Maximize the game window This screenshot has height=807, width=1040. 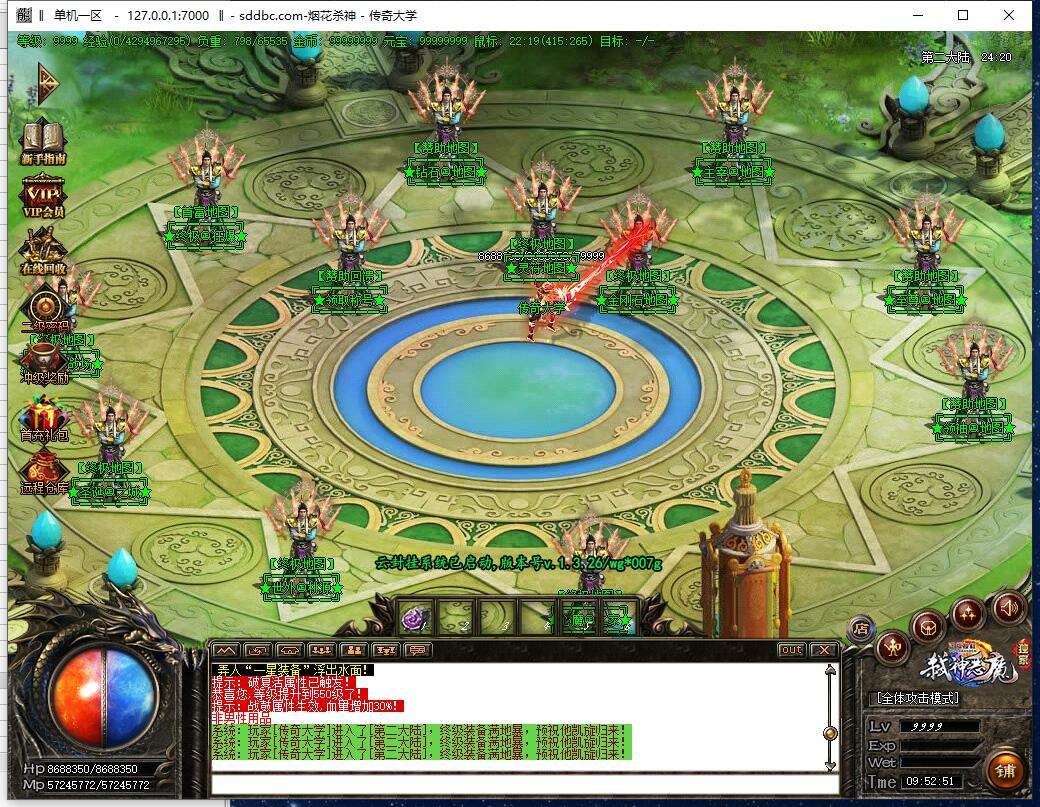[x=963, y=15]
